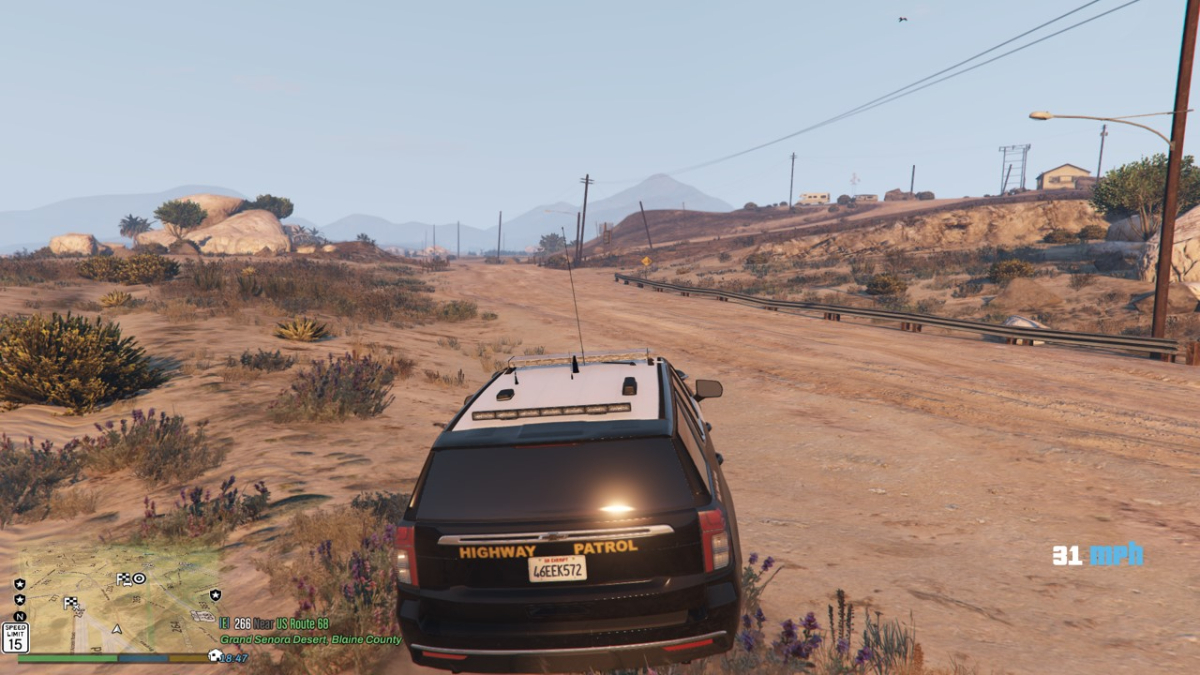Image resolution: width=1200 pixels, height=675 pixels.
Task: Select the house icon beside the clock
Action: click(x=214, y=656)
